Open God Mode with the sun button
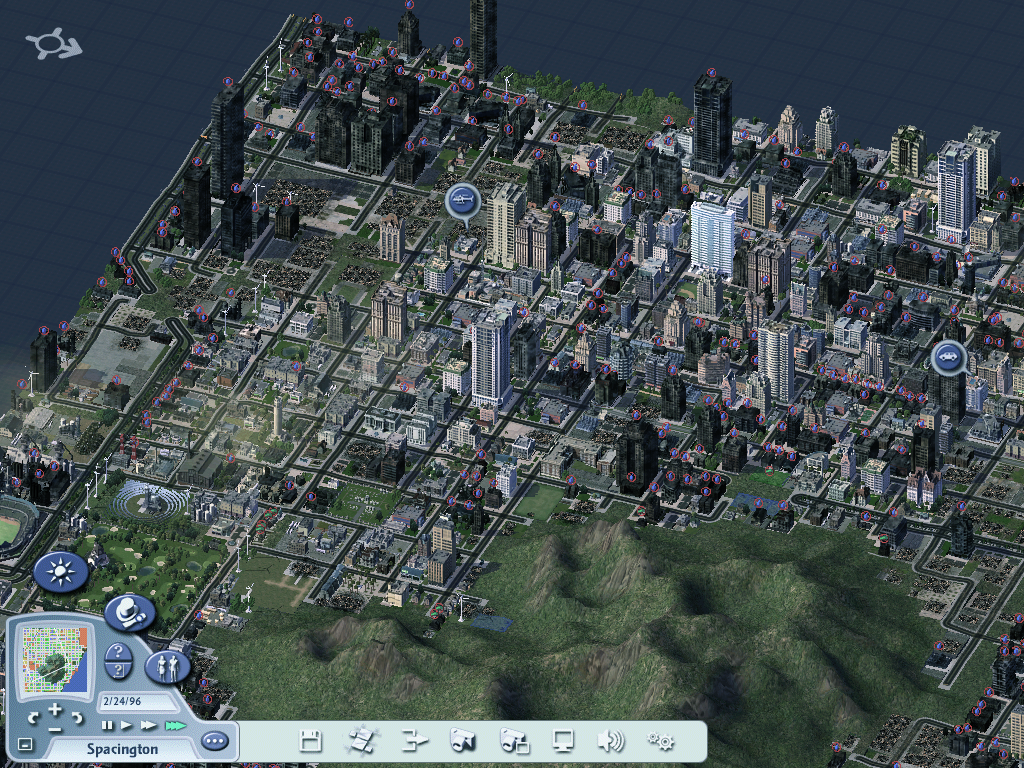Image resolution: width=1024 pixels, height=768 pixels. (x=62, y=573)
